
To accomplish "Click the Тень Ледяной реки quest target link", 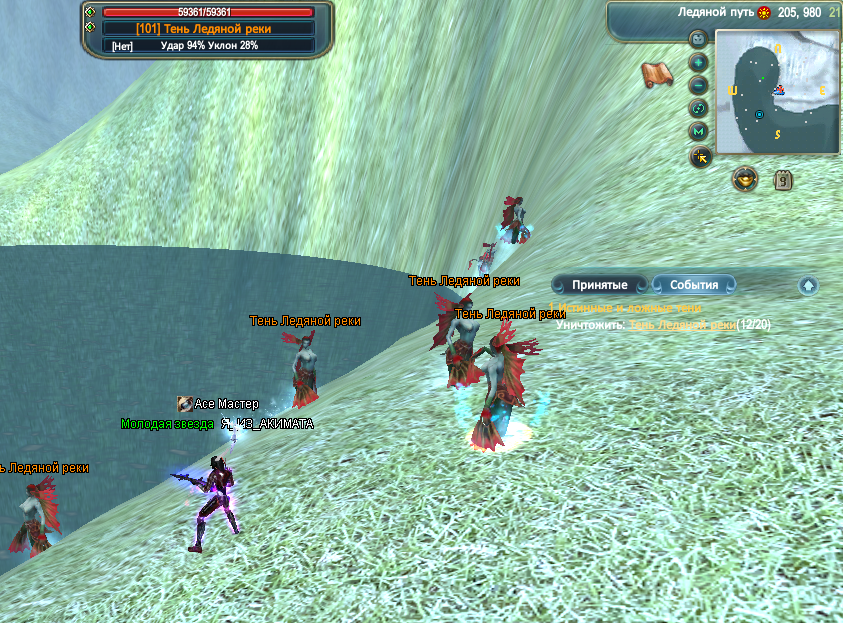I will click(682, 325).
